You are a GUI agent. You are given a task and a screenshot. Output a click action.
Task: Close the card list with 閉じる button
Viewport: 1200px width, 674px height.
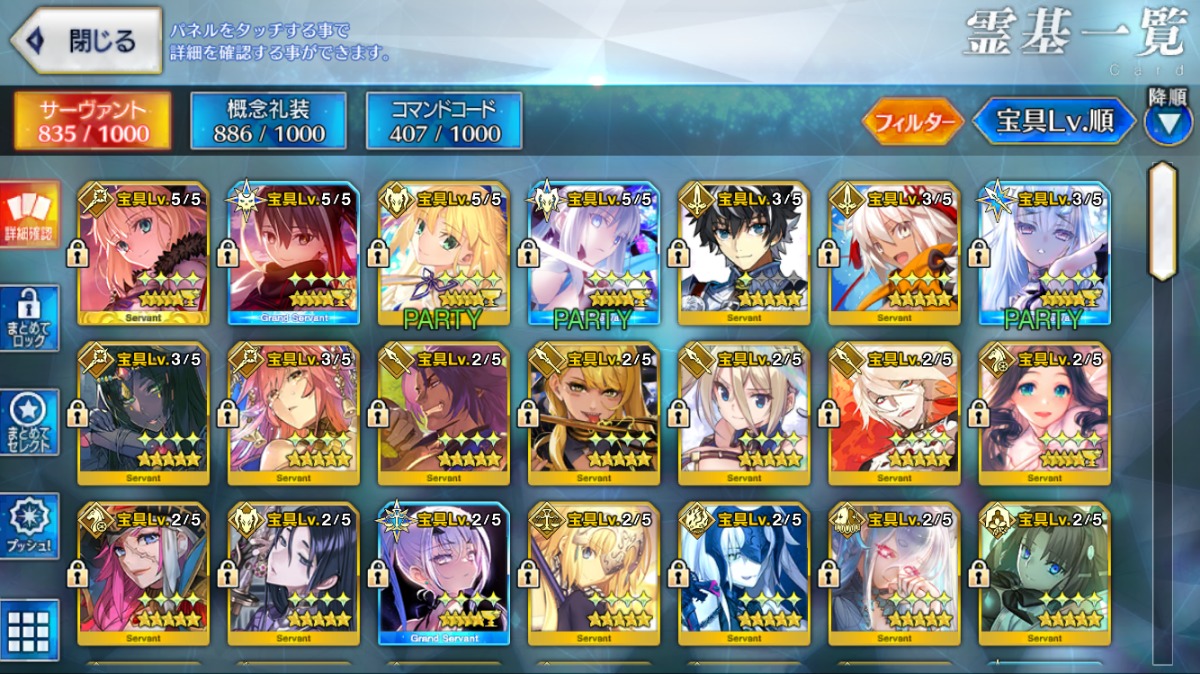click(86, 41)
